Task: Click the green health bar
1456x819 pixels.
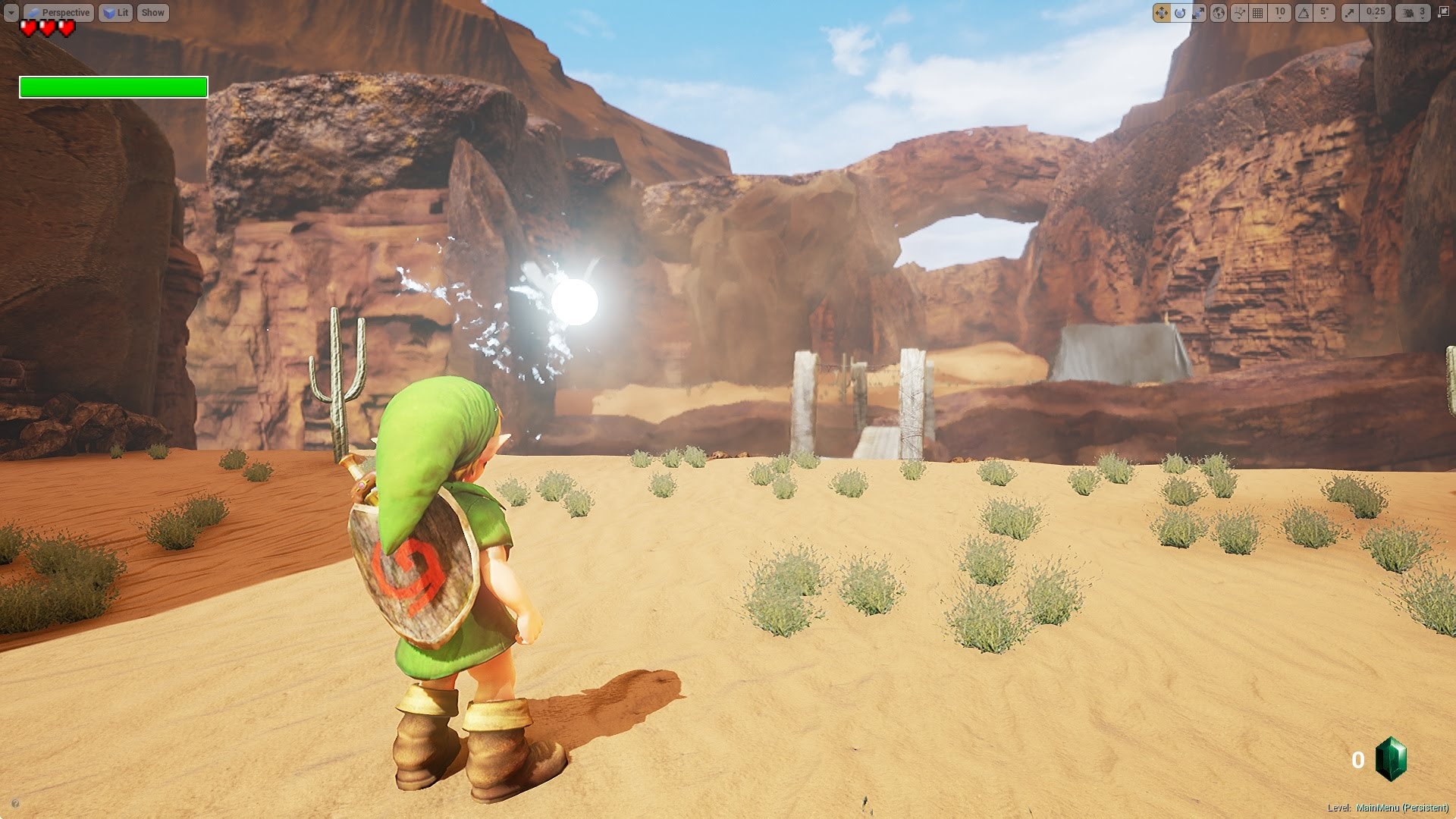Action: (x=112, y=88)
